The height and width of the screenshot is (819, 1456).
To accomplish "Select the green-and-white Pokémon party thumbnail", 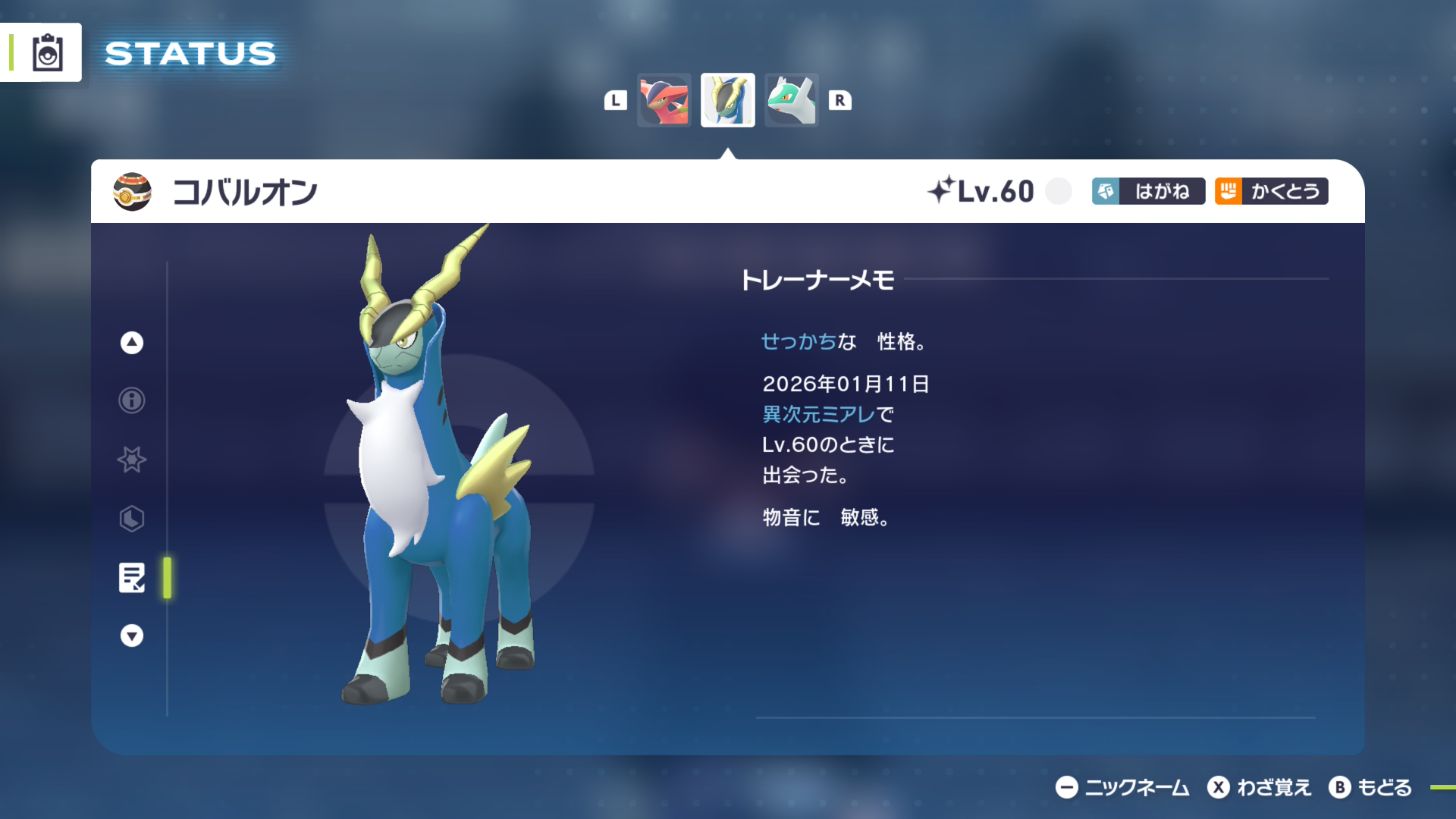I will tap(791, 100).
